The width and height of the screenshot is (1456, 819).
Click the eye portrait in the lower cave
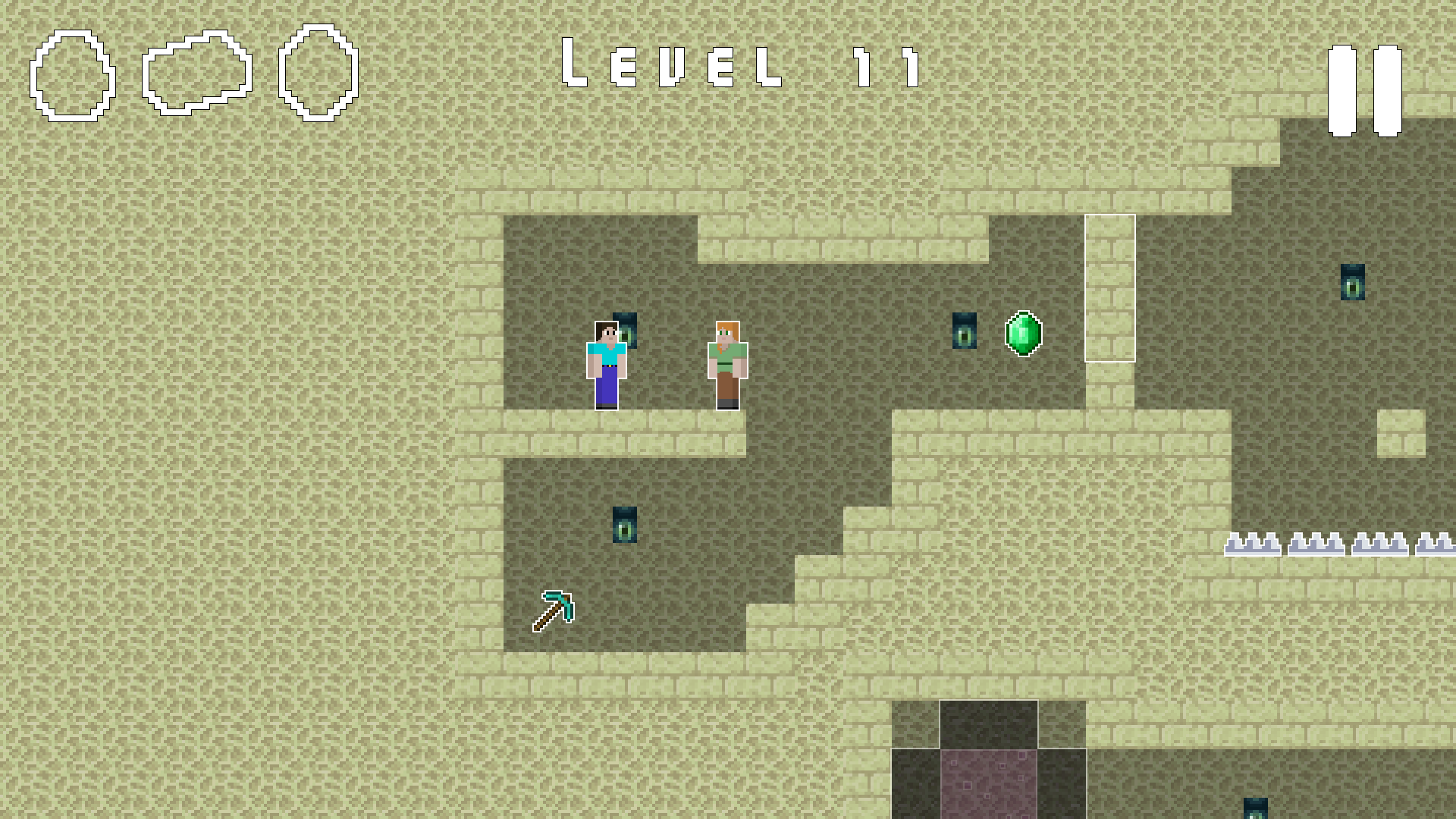pos(624,523)
